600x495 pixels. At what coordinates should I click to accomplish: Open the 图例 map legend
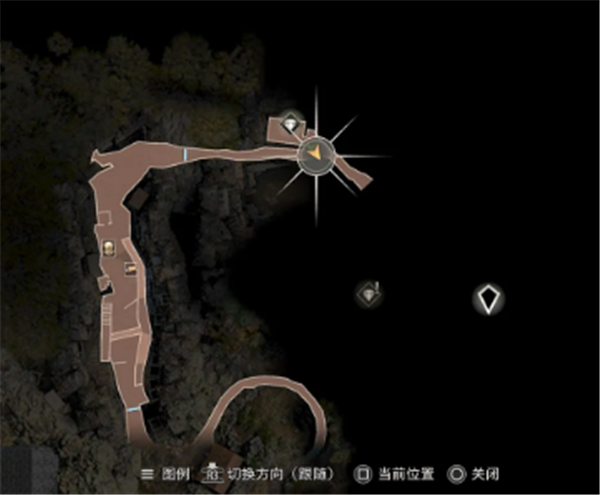tap(167, 473)
